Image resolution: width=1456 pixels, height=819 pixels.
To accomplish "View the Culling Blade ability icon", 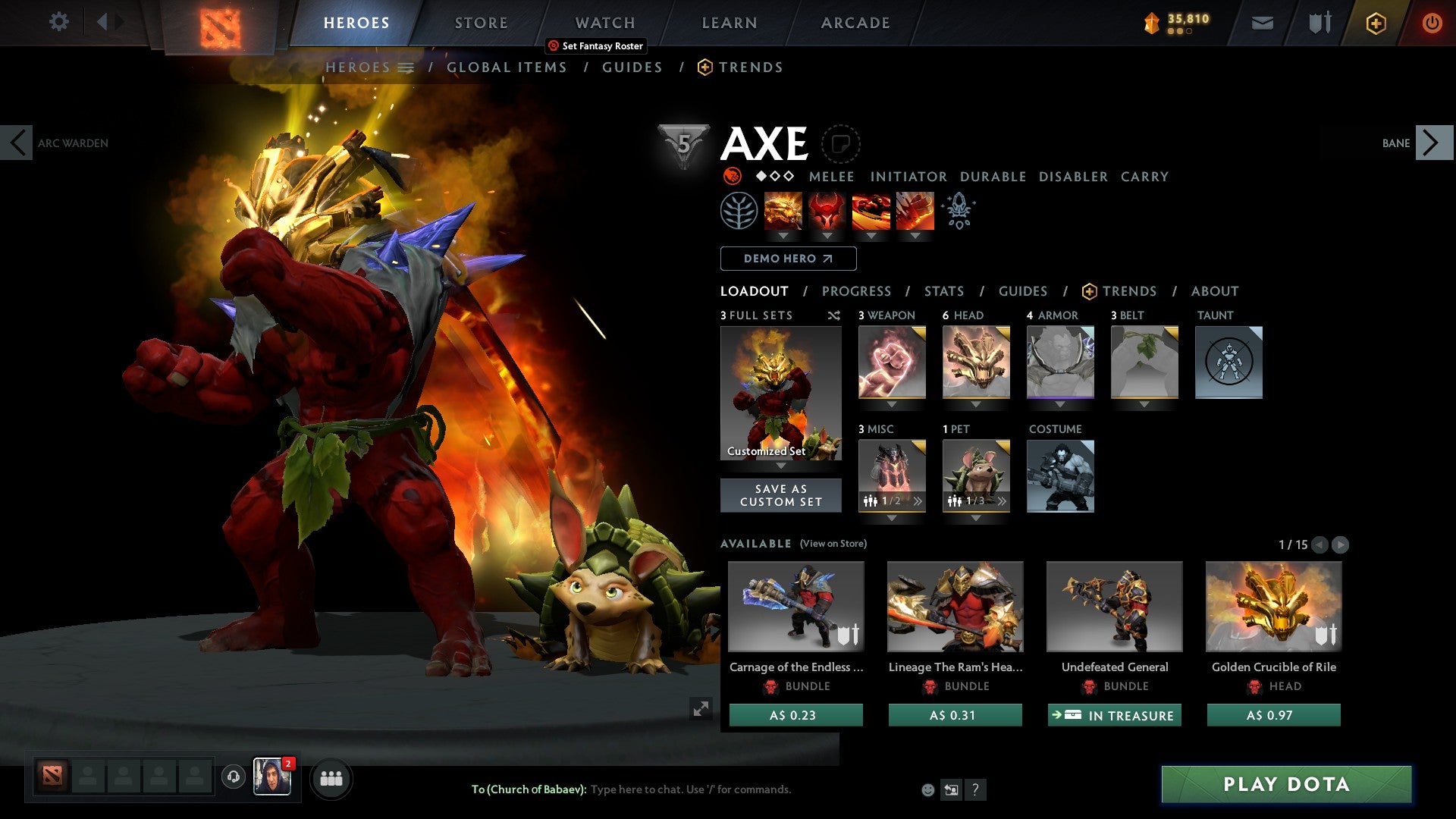I will [914, 211].
